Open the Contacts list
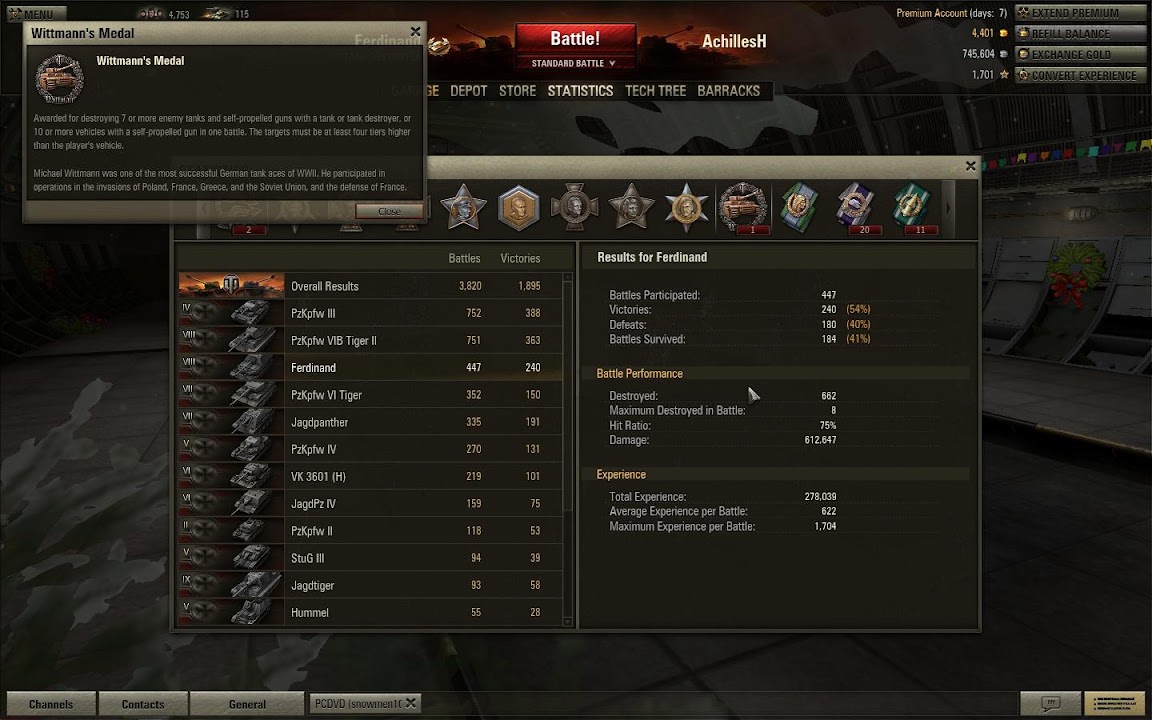The image size is (1152, 720). tap(143, 704)
